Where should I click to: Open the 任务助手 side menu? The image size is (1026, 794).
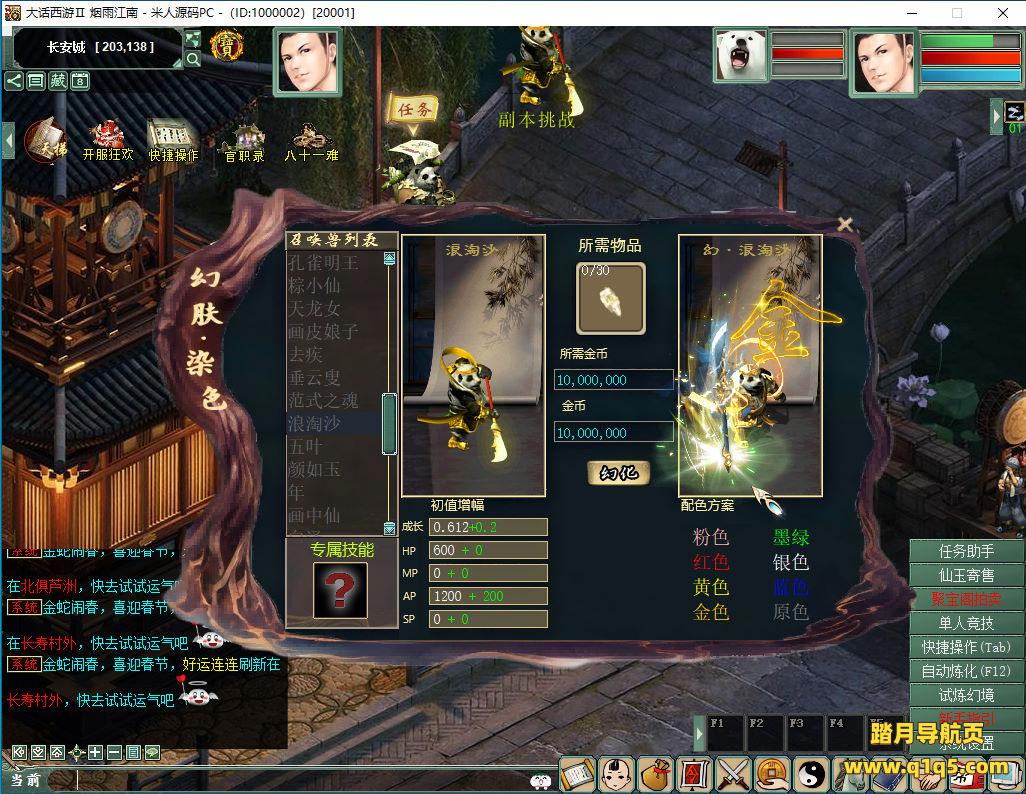(x=966, y=551)
